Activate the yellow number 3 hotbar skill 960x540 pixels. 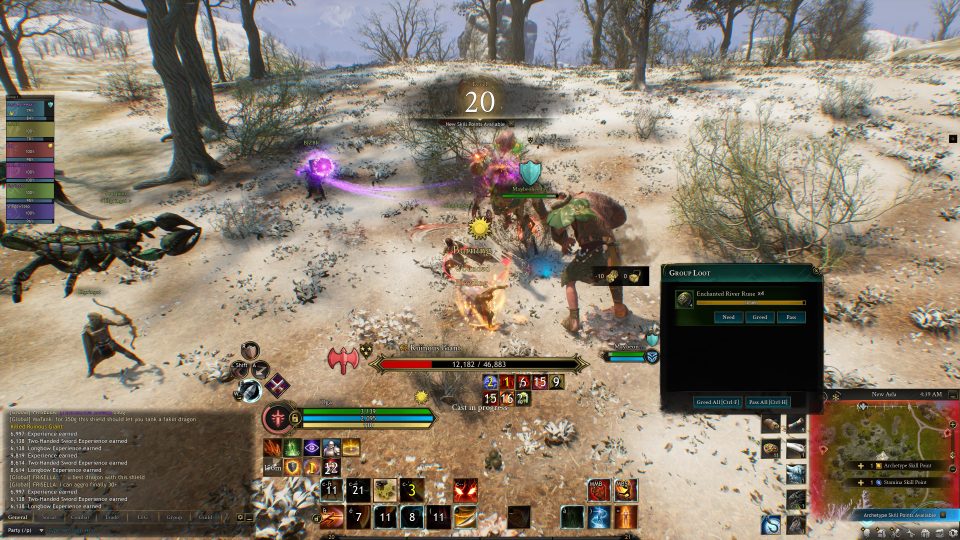click(x=412, y=490)
